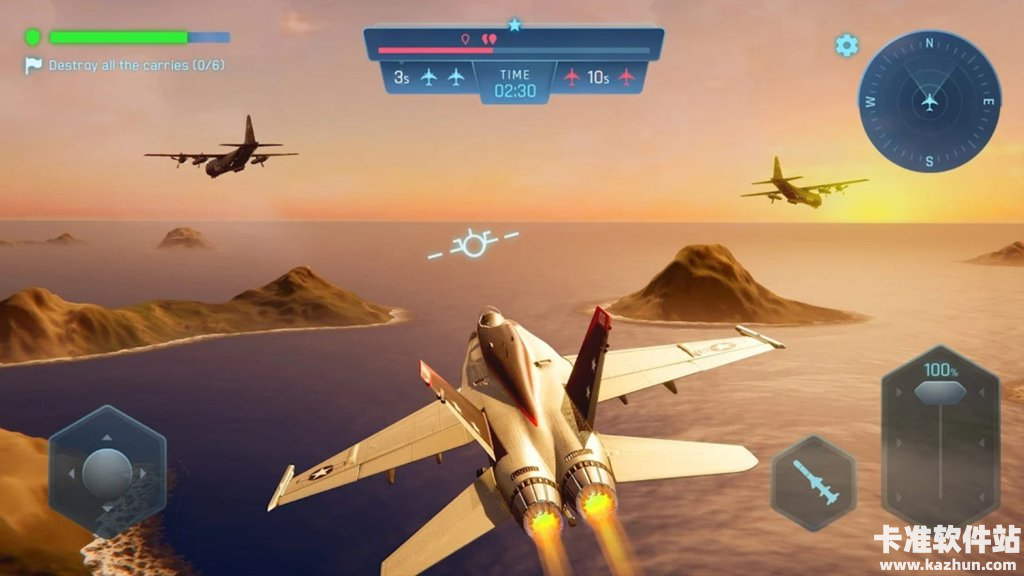The width and height of the screenshot is (1024, 576).
Task: Open settings with the gear icon
Action: pos(847,45)
